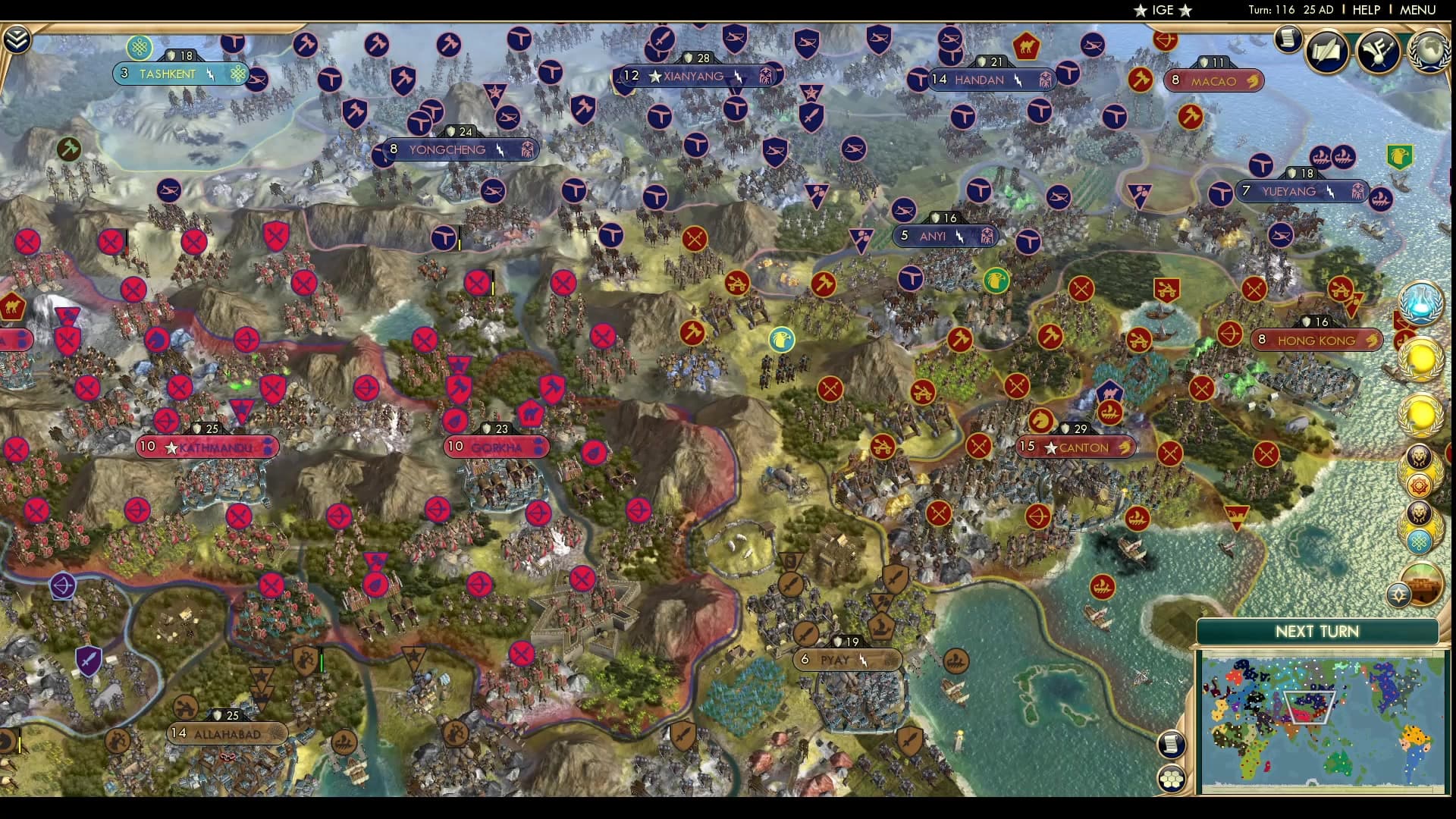Click the blue research notification bubble on the right
The width and height of the screenshot is (1456, 819).
(x=1420, y=303)
